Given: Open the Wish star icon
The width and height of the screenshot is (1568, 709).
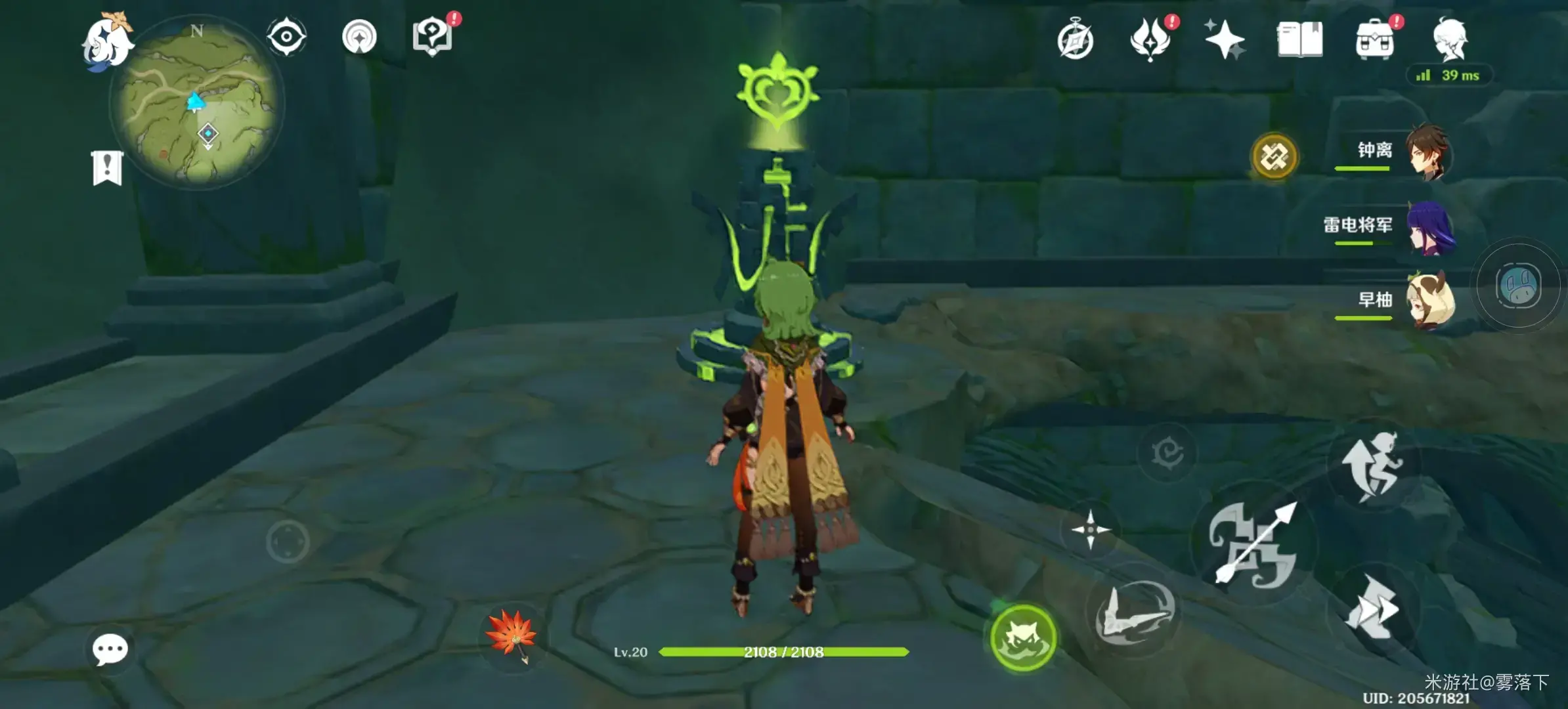Looking at the screenshot, I should pos(1224,39).
